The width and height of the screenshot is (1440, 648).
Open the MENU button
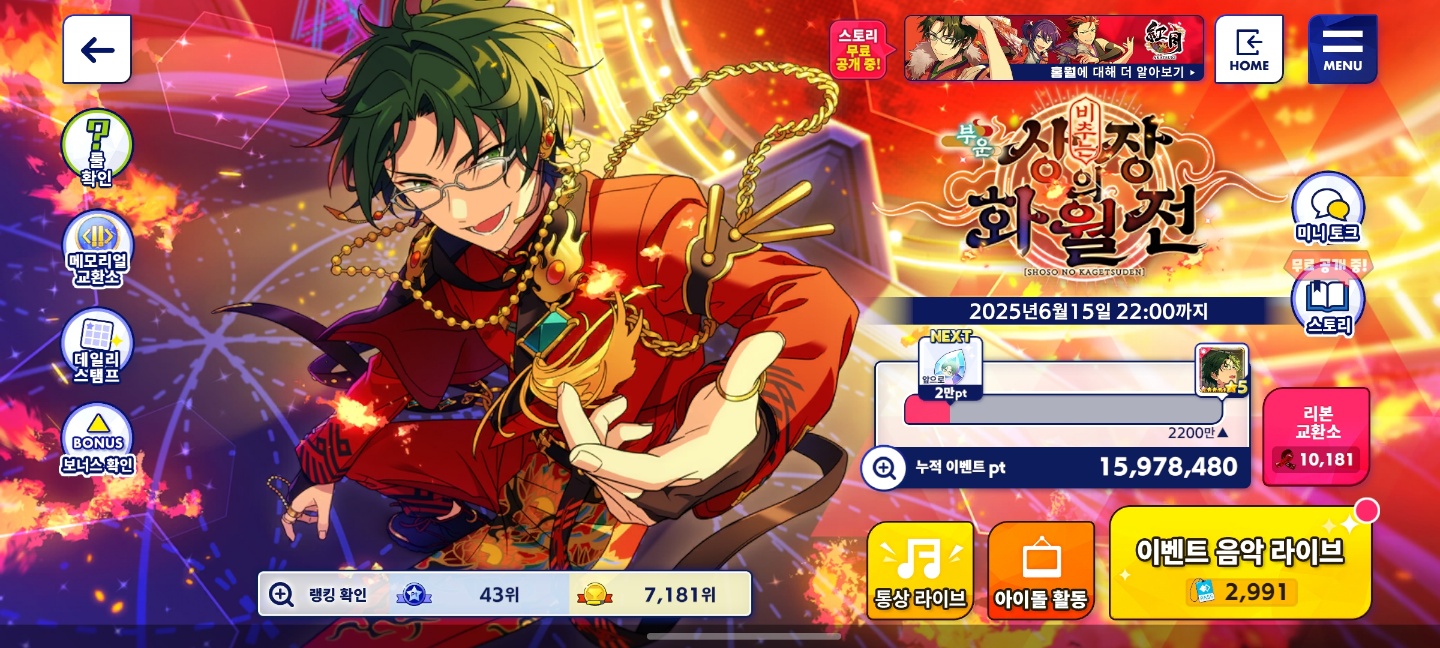coord(1342,49)
